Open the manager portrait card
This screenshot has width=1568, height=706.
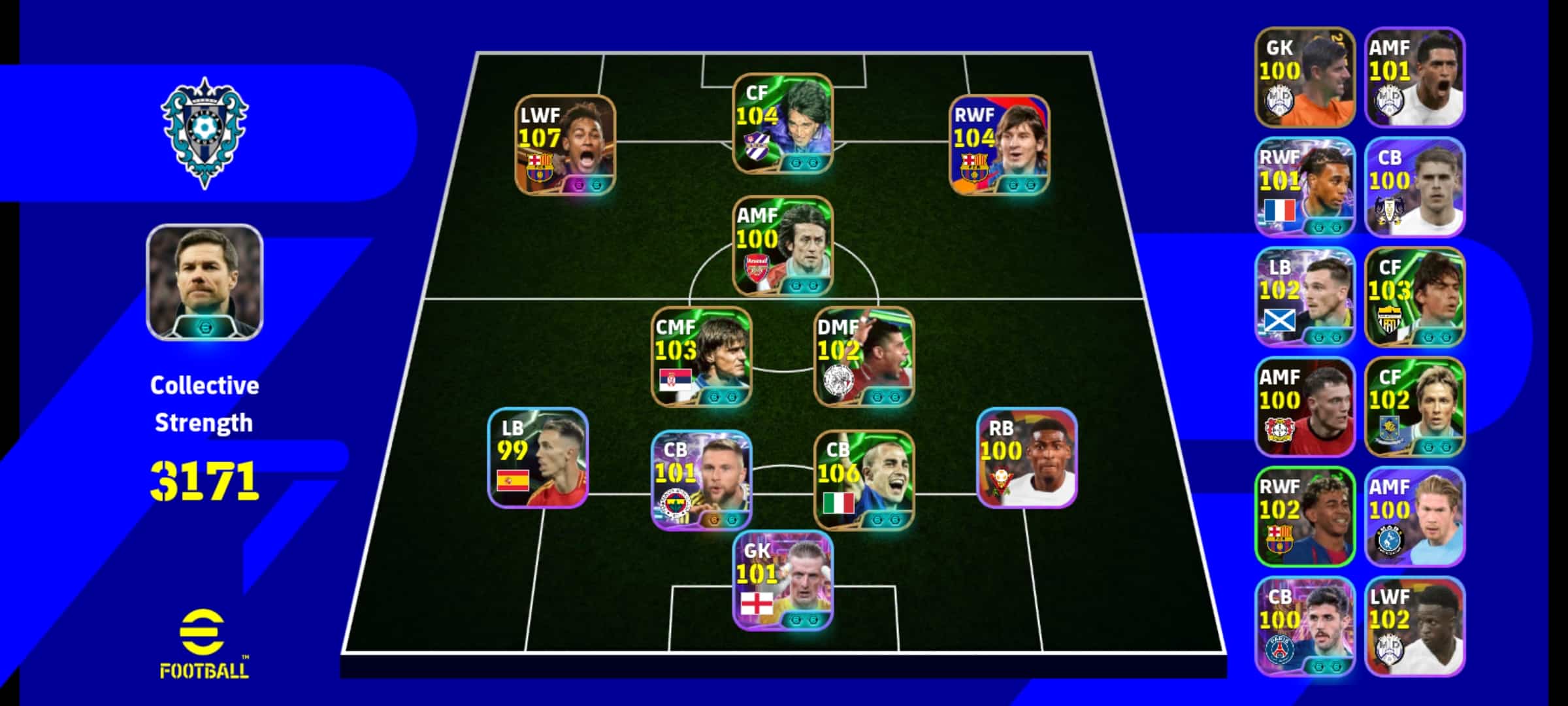point(204,282)
